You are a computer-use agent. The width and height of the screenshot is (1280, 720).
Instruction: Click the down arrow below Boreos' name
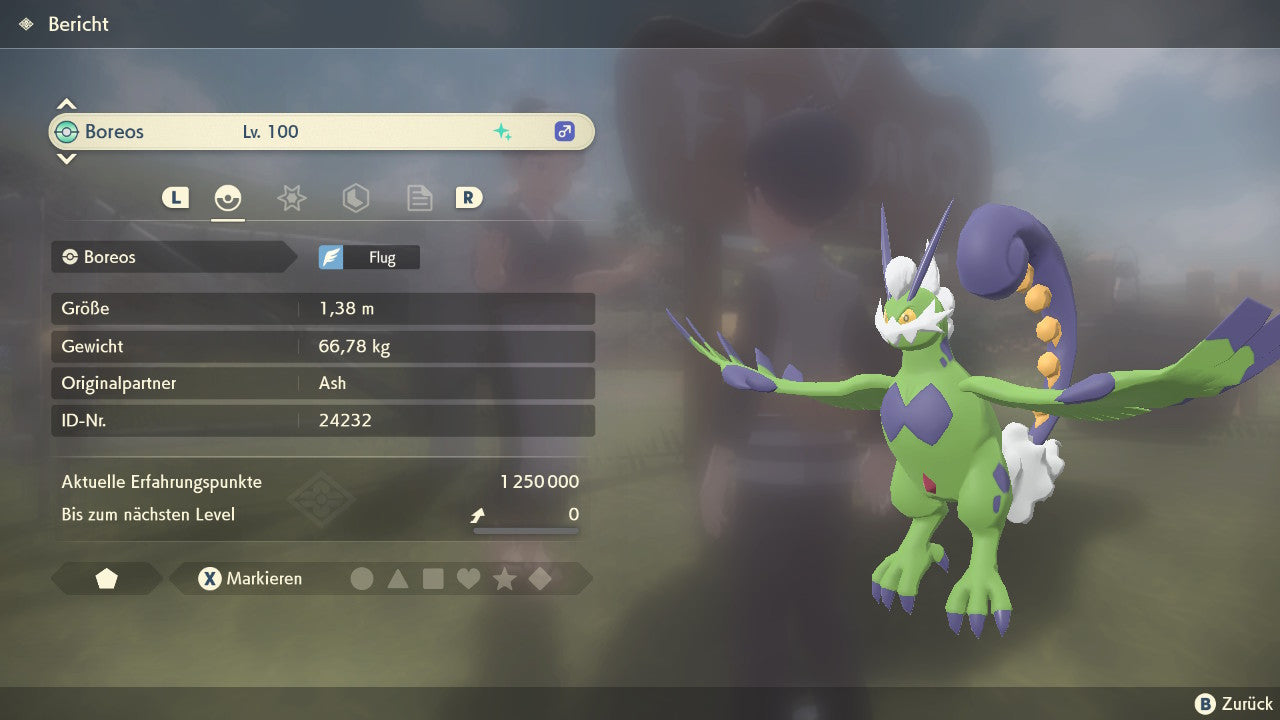click(66, 158)
